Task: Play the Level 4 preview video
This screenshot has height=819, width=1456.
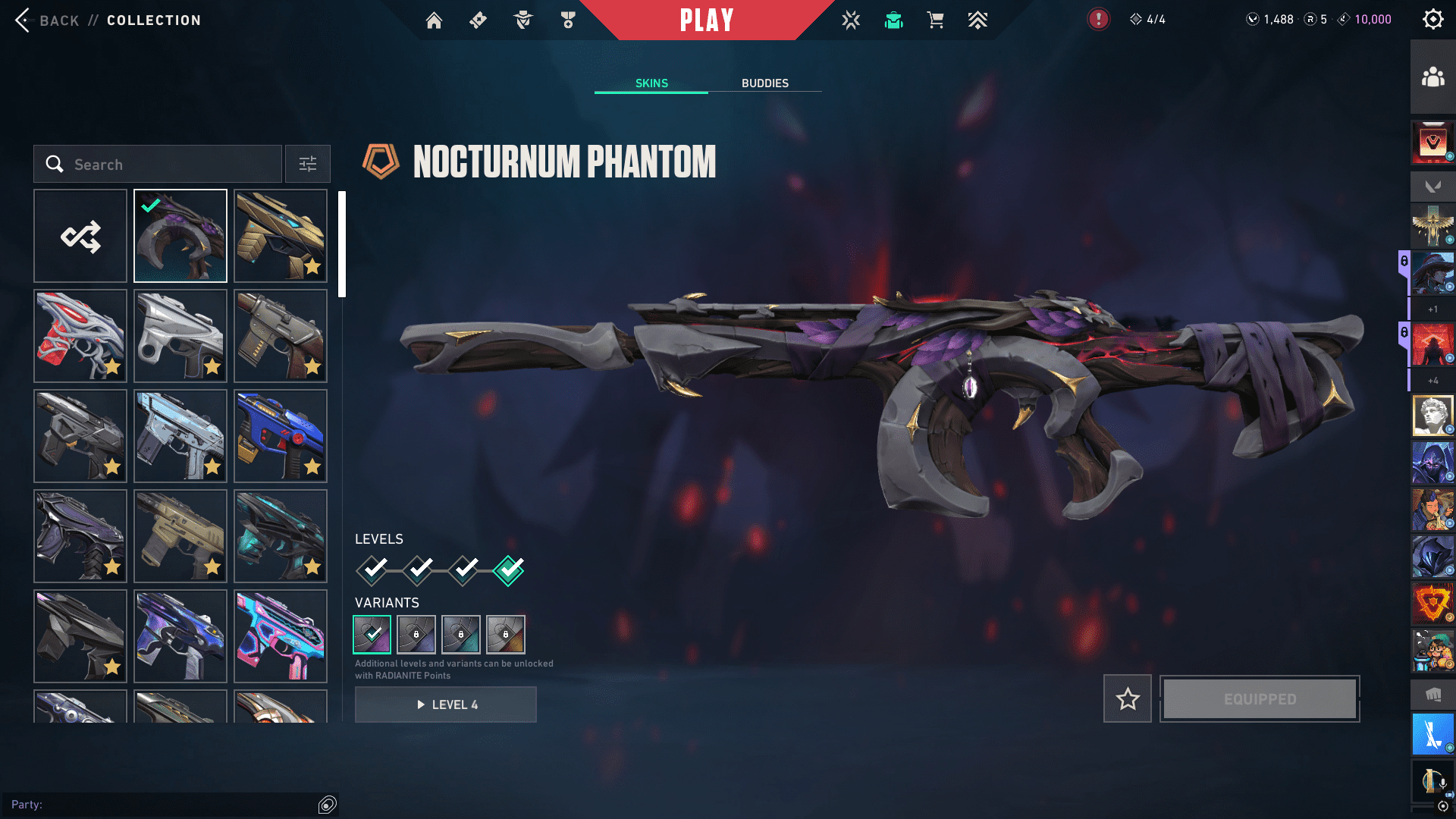Action: click(446, 705)
